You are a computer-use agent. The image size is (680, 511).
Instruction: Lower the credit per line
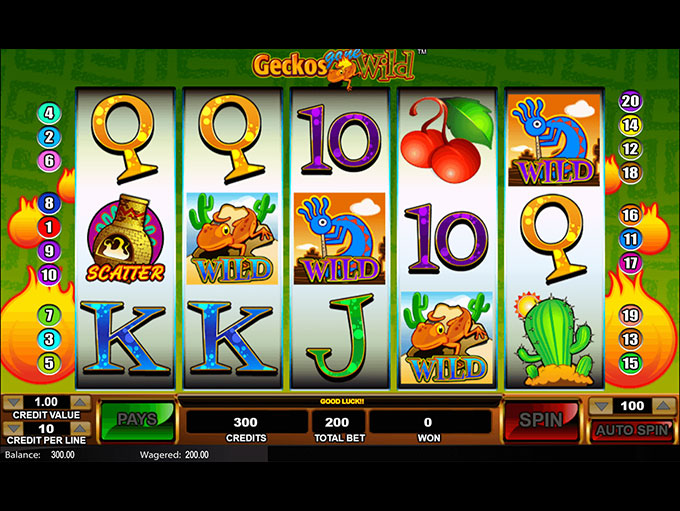click(x=13, y=429)
